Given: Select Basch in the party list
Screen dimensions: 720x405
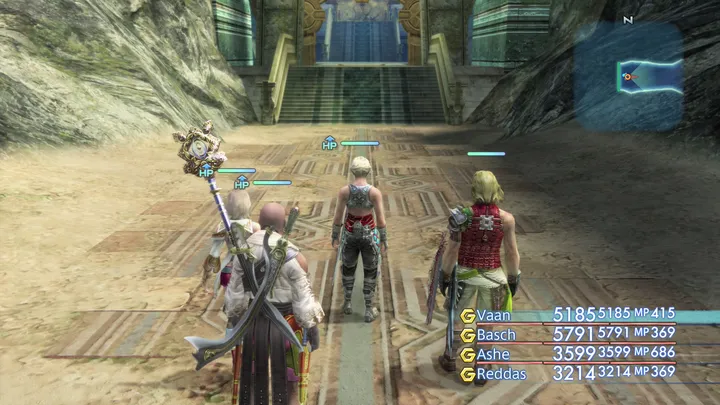Looking at the screenshot, I should pyautogui.click(x=497, y=335).
